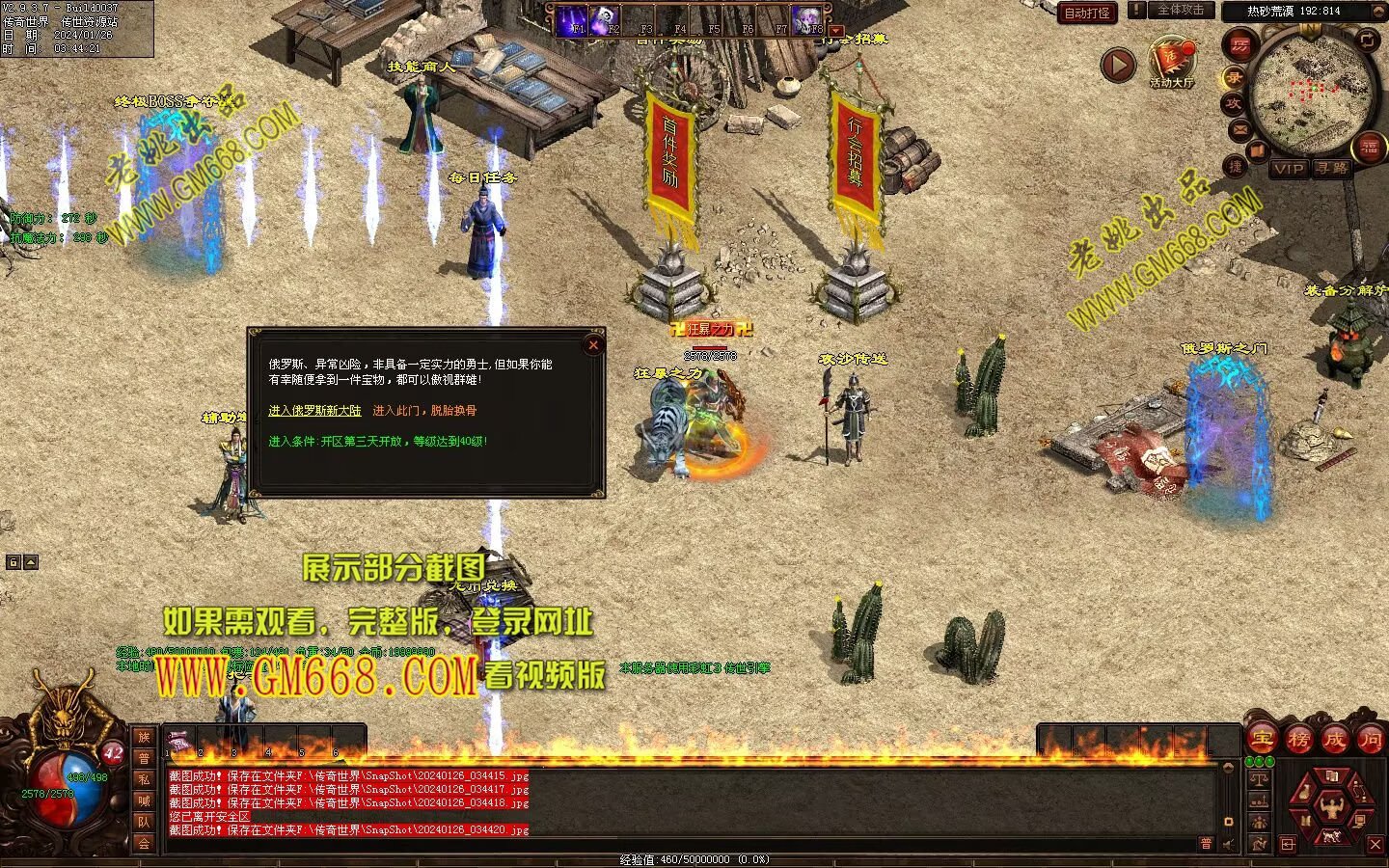Open the 成 achievements orb
The image size is (1389, 868).
click(x=1334, y=740)
